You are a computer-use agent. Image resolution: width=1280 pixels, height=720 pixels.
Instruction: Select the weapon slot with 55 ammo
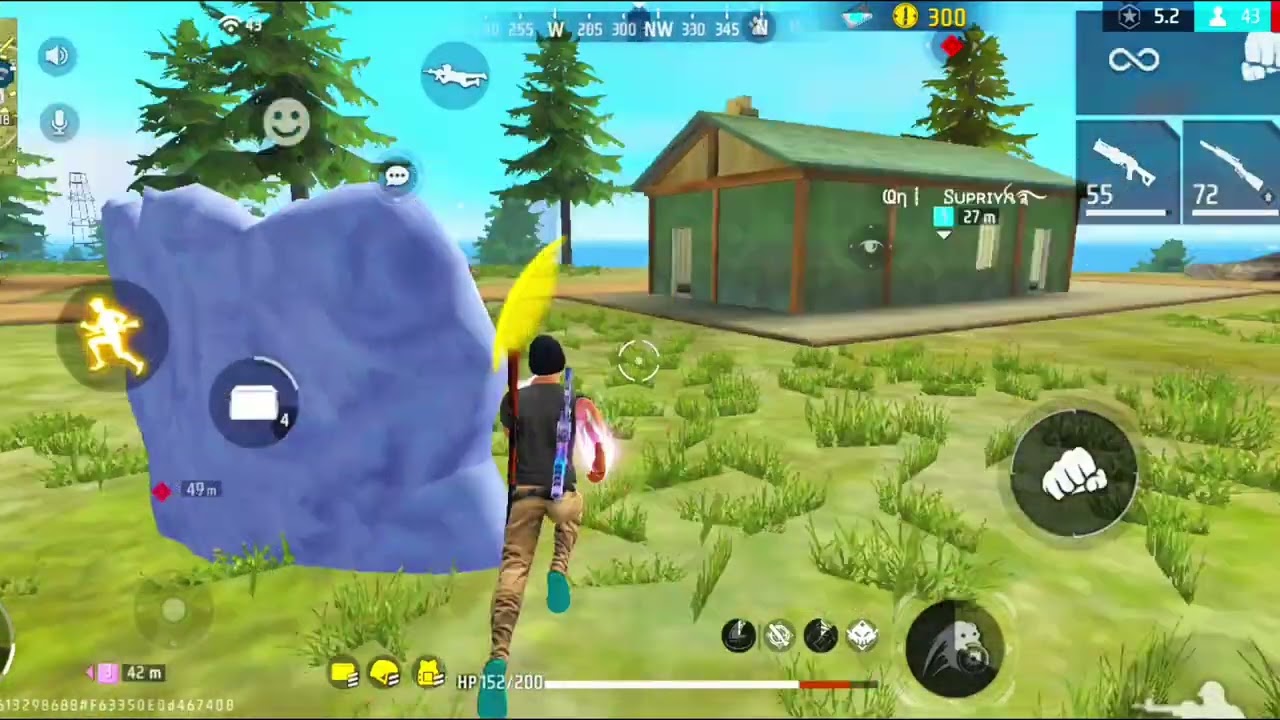tap(1127, 171)
